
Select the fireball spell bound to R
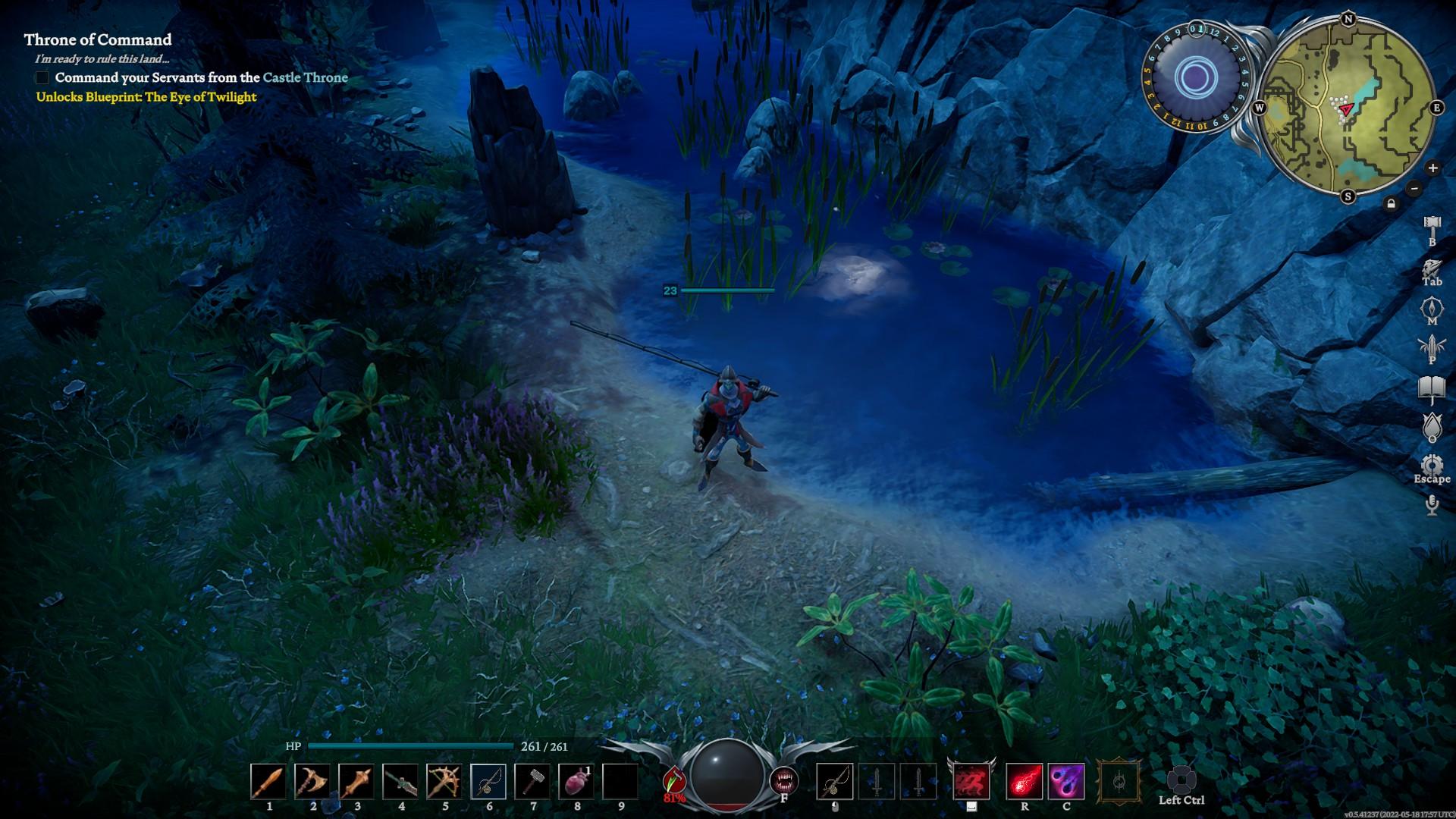[1025, 781]
